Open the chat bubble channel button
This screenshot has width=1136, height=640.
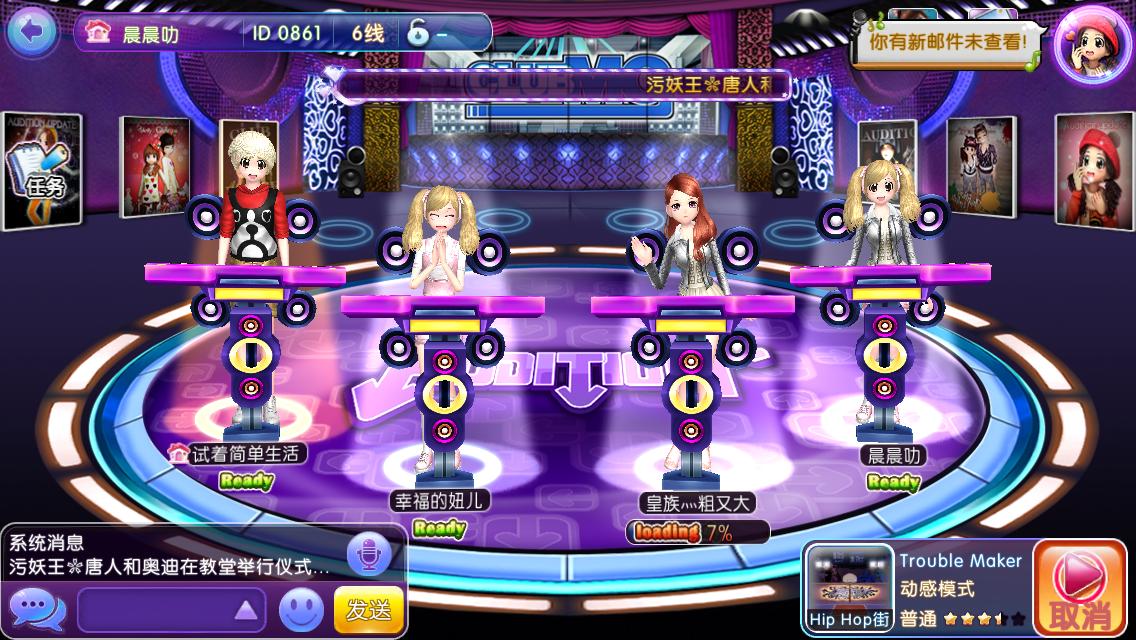pyautogui.click(x=36, y=608)
